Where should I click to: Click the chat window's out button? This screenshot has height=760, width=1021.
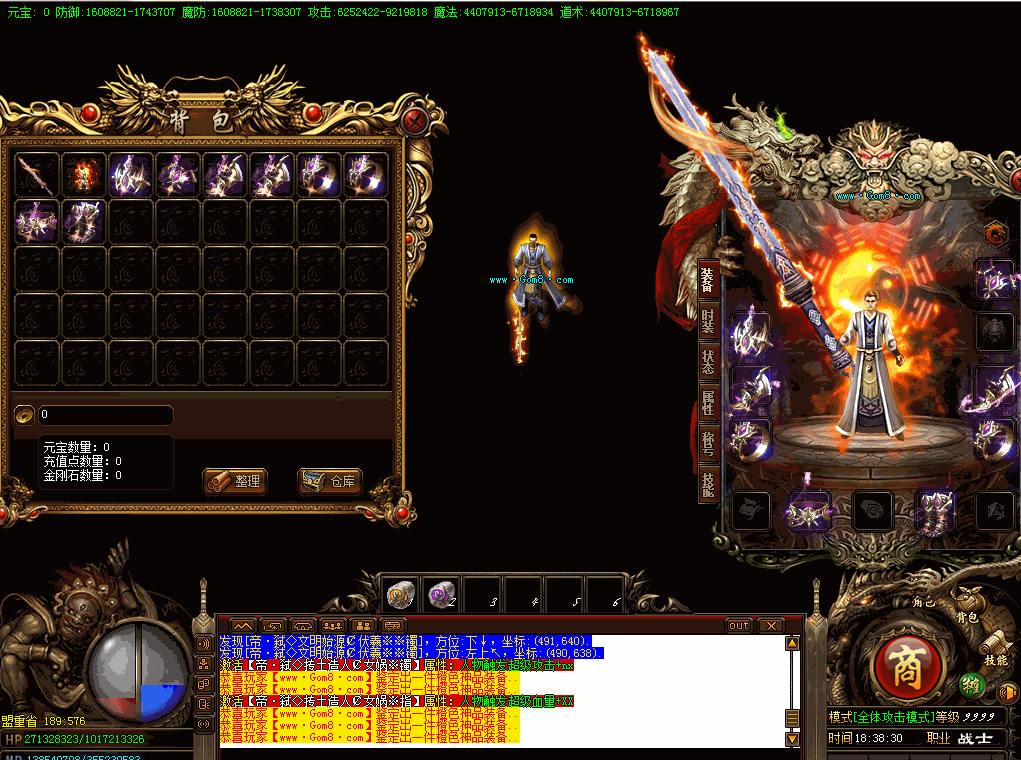[x=738, y=625]
